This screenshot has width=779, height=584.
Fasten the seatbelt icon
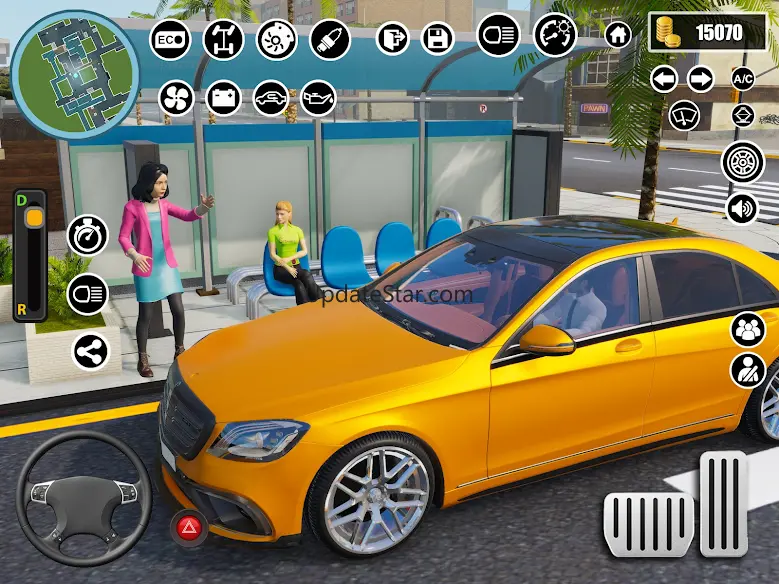pos(747,370)
